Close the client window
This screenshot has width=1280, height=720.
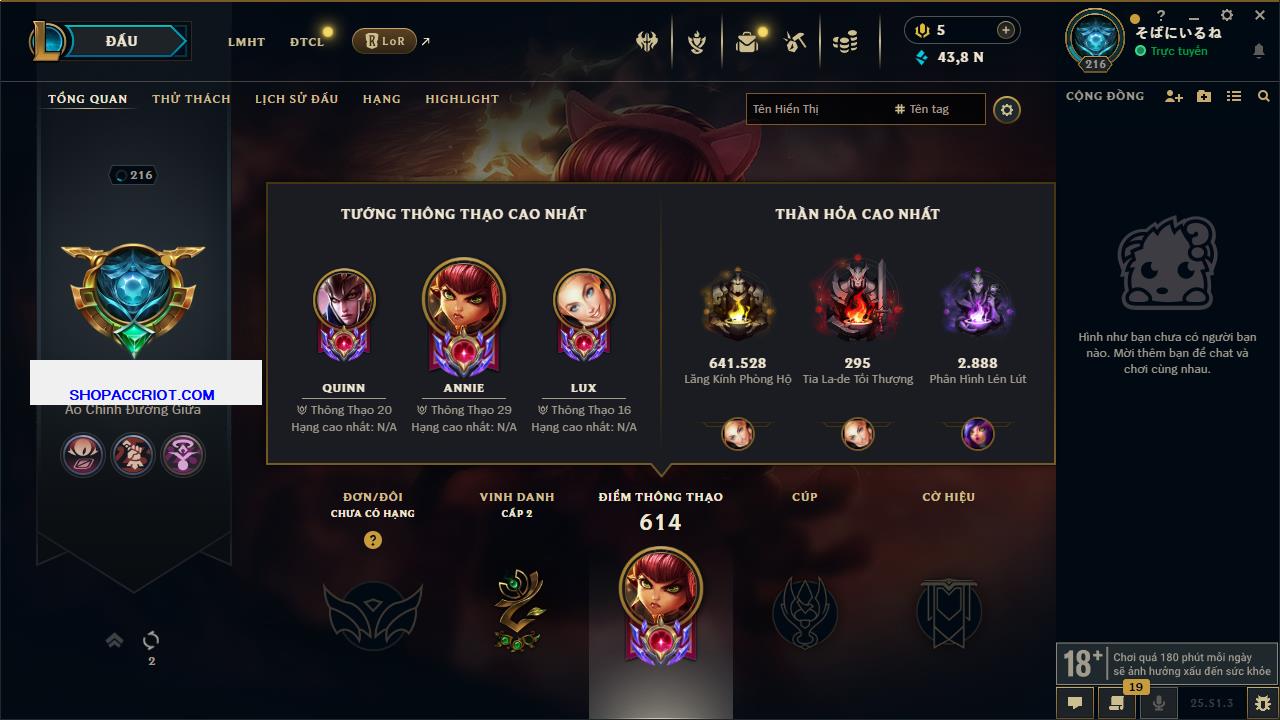pyautogui.click(x=1260, y=16)
